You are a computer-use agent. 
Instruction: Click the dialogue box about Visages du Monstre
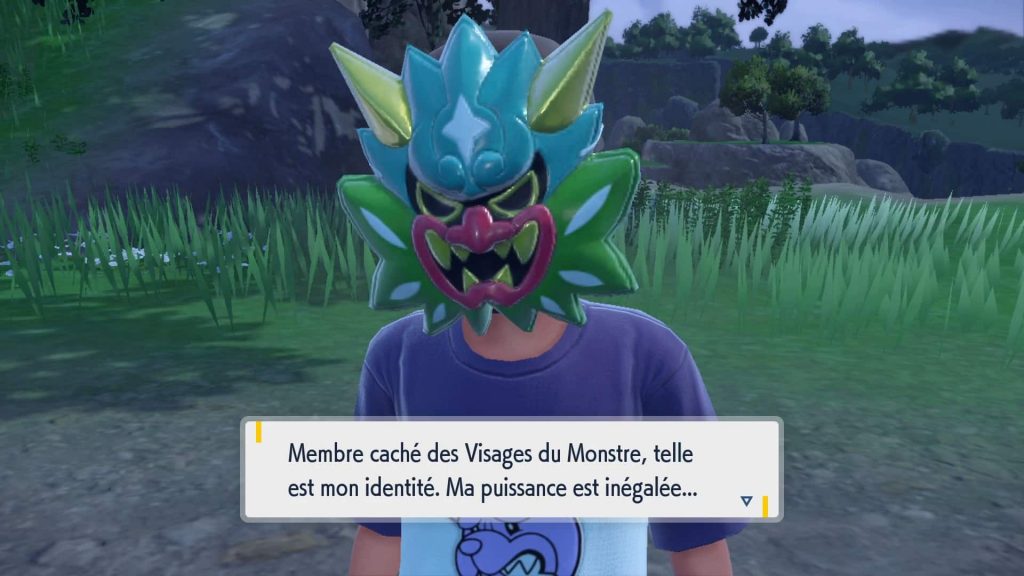(x=511, y=469)
